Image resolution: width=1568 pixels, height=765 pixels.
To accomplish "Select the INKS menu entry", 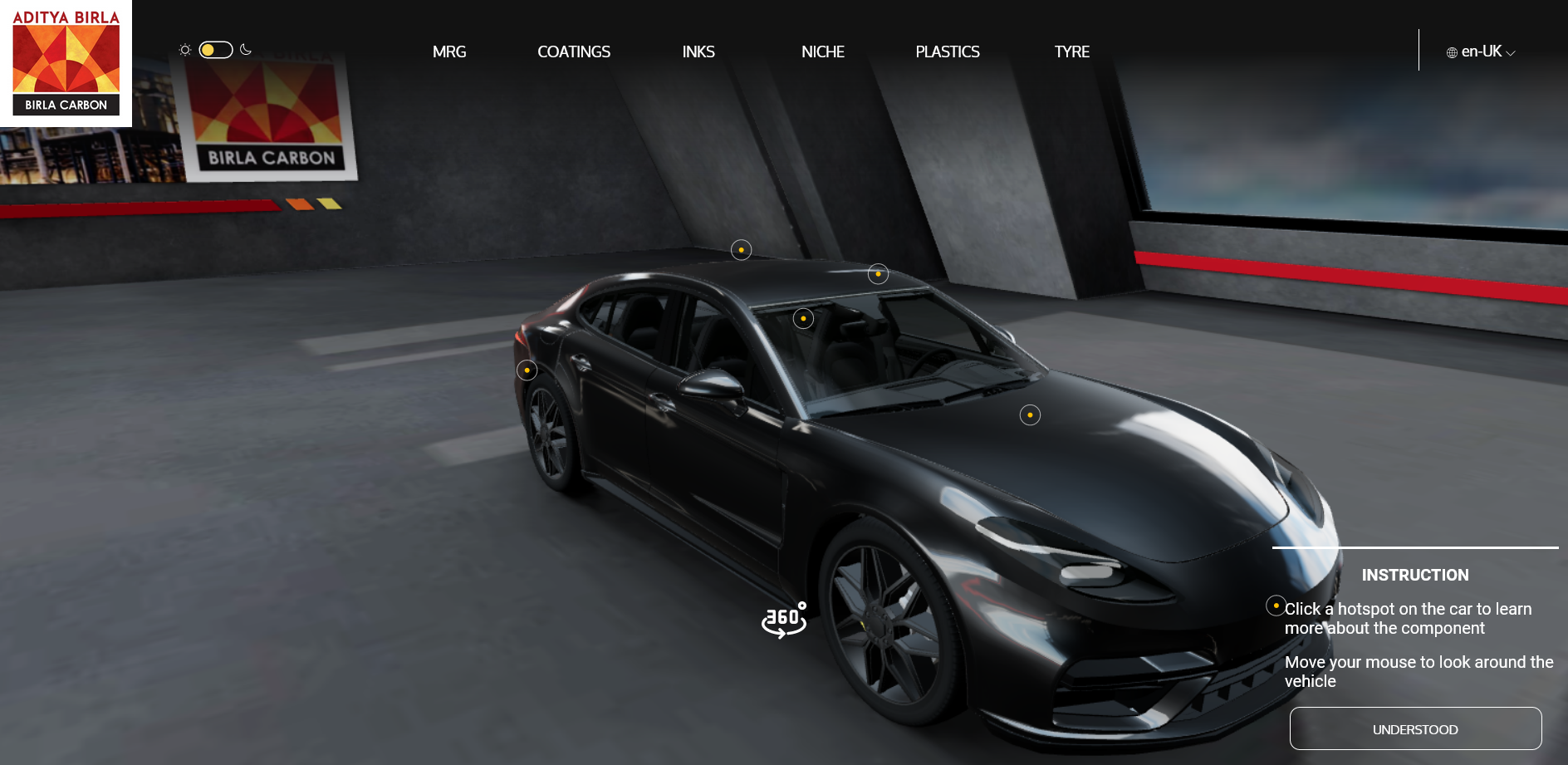I will pyautogui.click(x=698, y=51).
